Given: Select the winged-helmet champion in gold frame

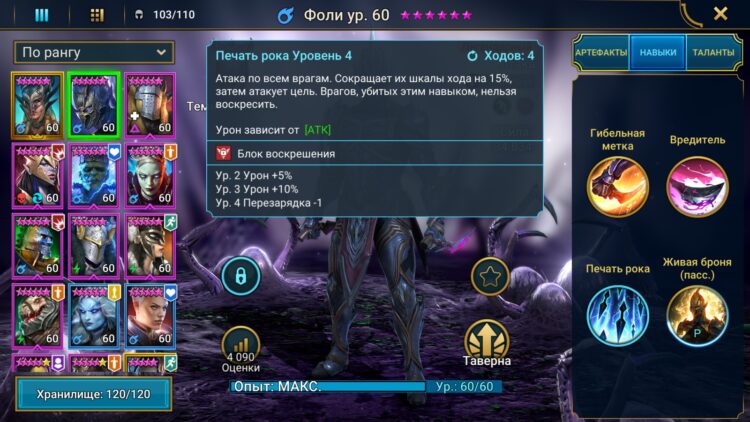Looking at the screenshot, I should (38, 103).
